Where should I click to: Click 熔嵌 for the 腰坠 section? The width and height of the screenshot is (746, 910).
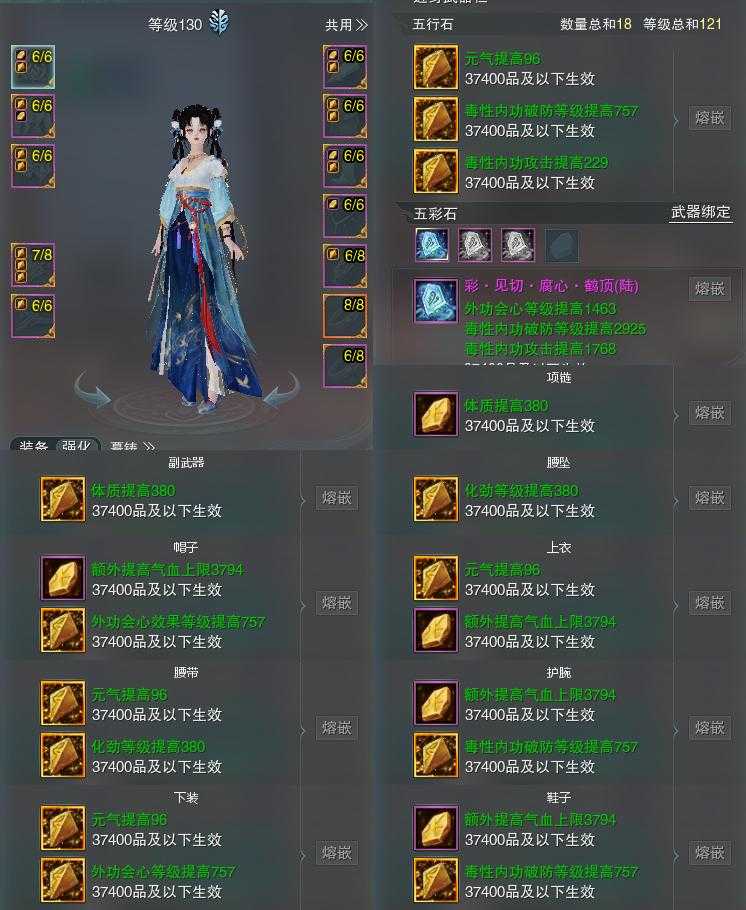pos(709,498)
